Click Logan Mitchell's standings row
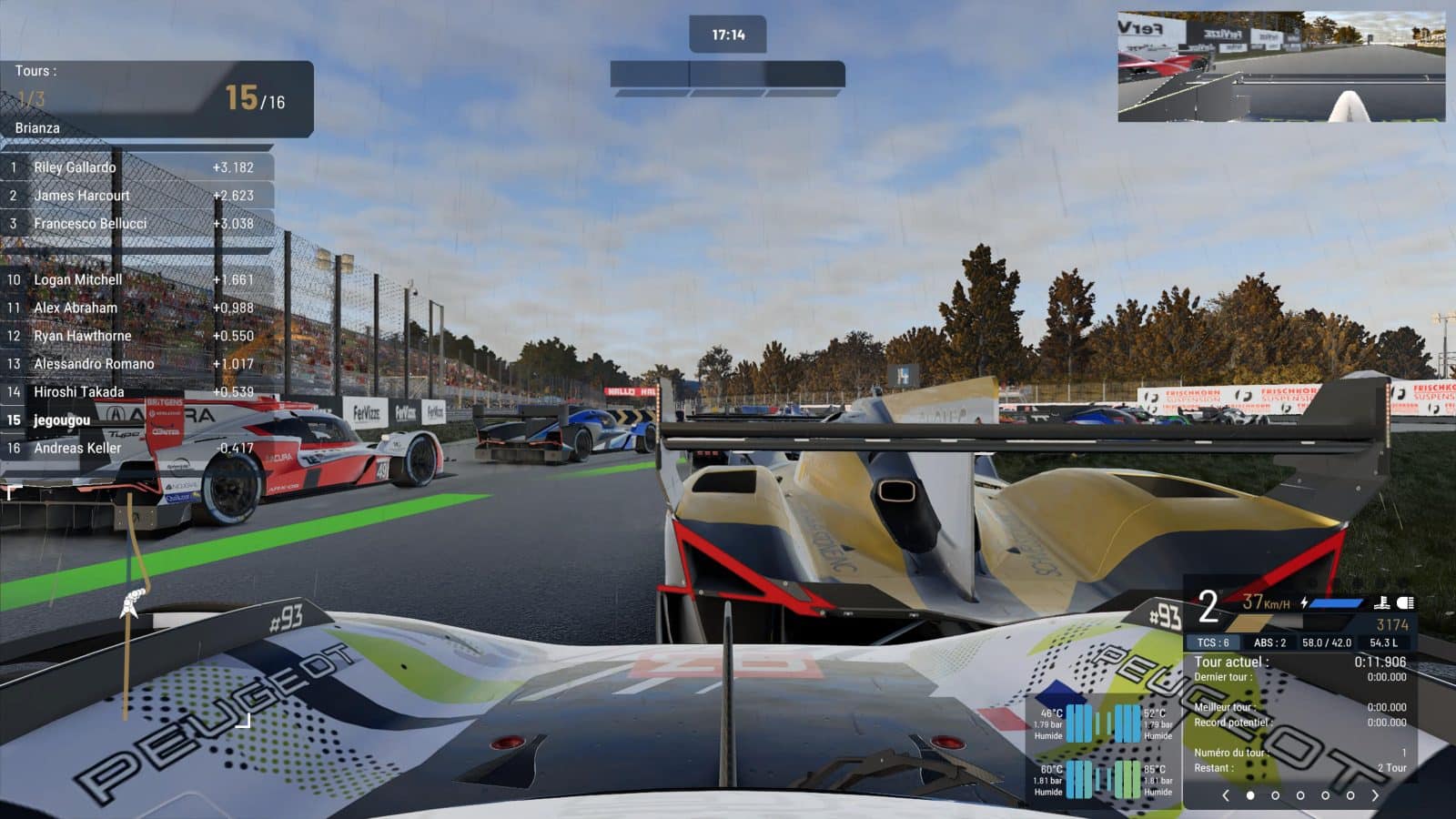Viewport: 1456px width, 819px height. pos(136,280)
